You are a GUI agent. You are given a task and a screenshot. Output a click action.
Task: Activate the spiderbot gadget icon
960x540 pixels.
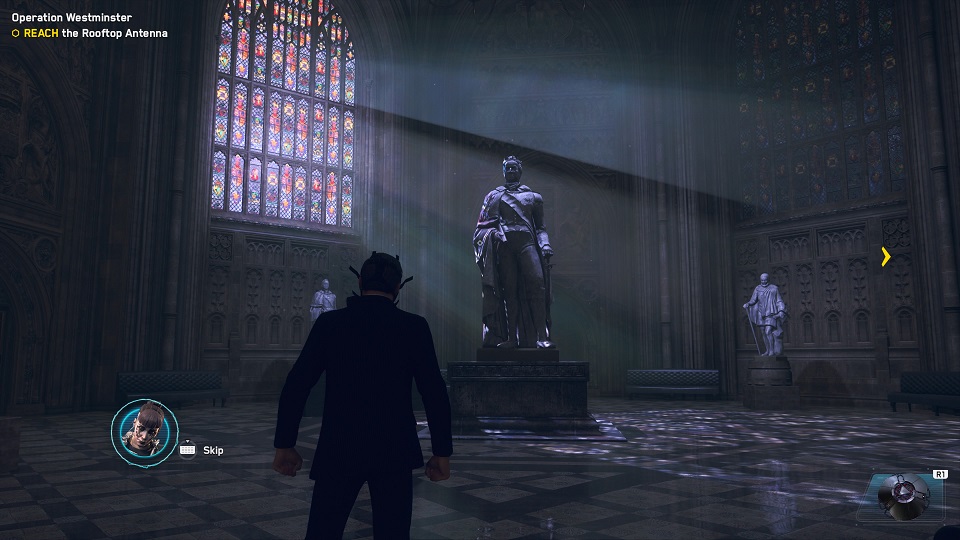[x=904, y=497]
